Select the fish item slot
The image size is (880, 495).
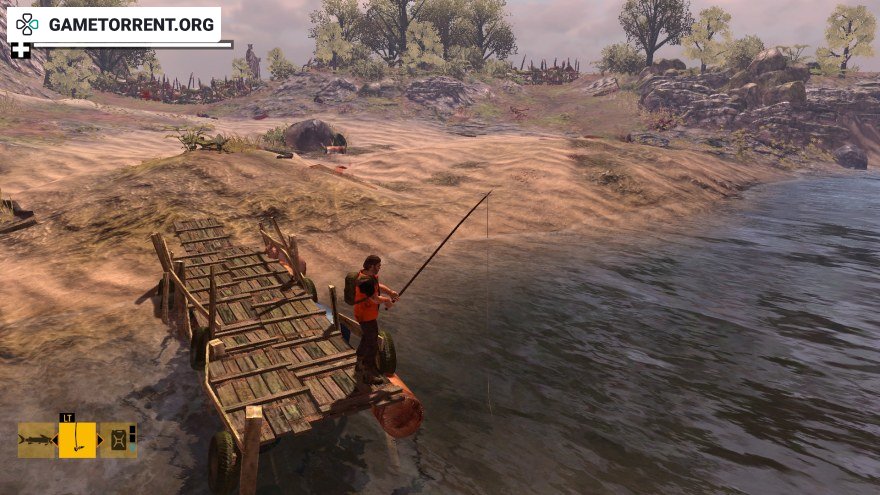coord(36,440)
